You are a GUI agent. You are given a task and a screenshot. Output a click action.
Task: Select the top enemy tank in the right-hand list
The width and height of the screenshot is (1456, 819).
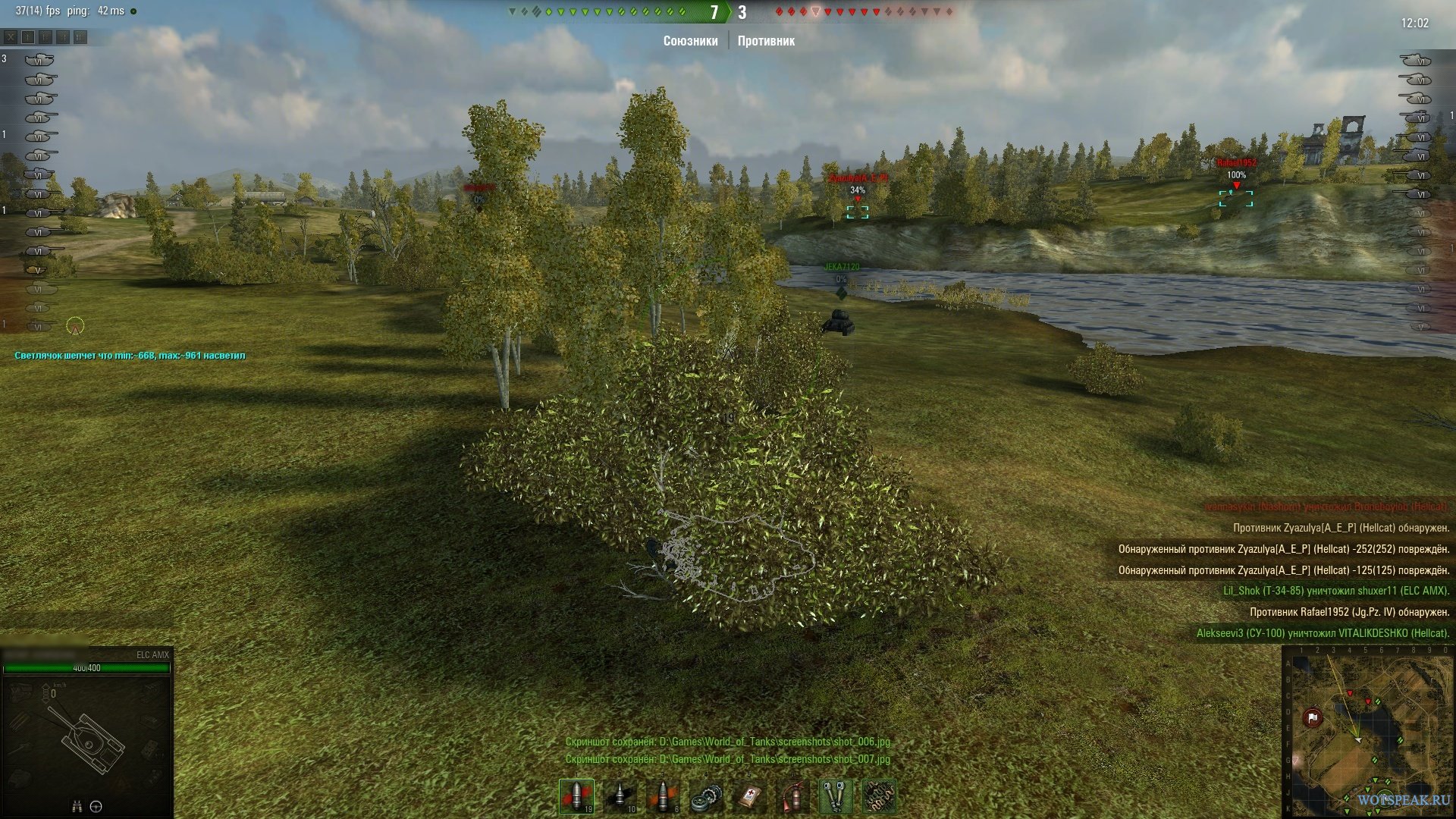1415,60
